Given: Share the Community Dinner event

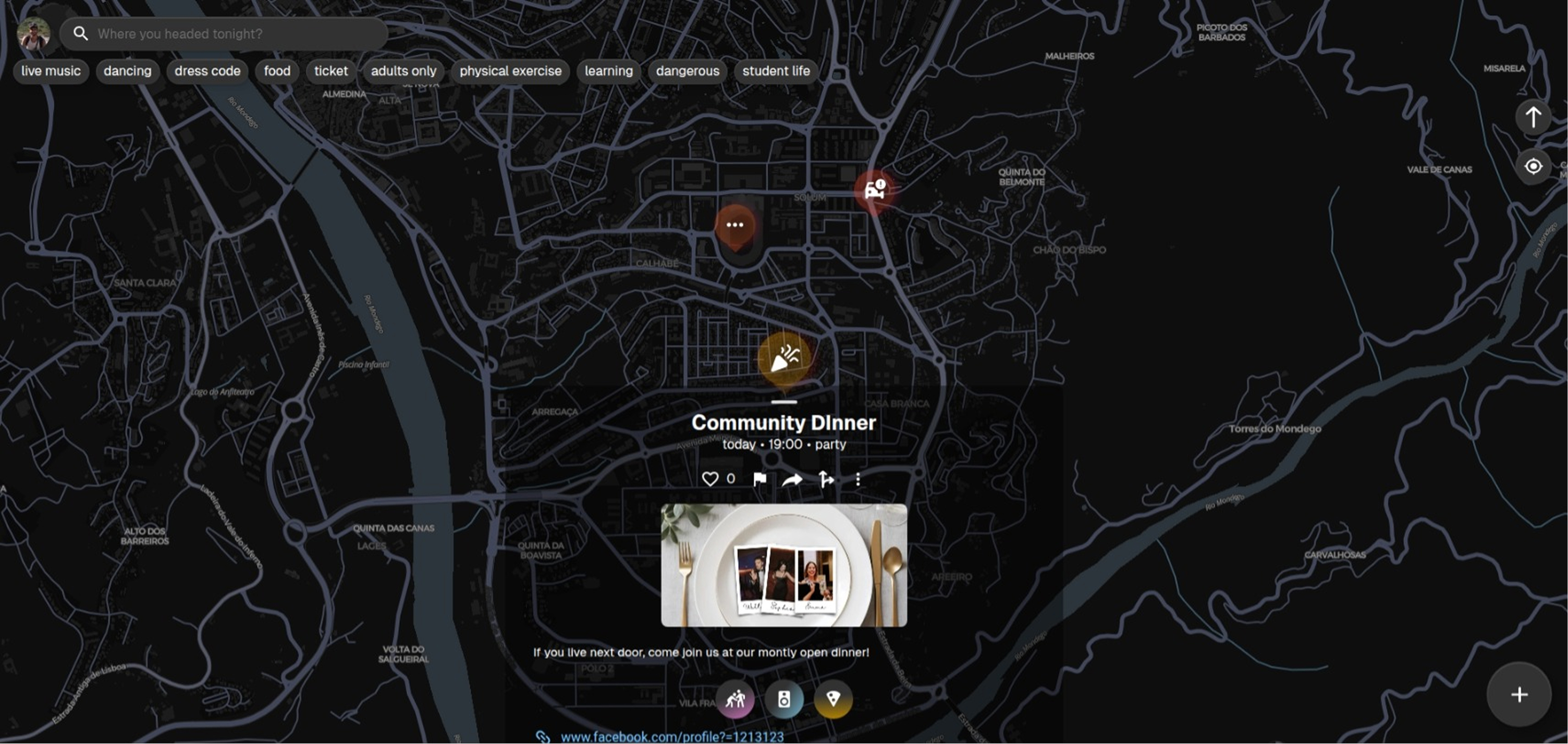Looking at the screenshot, I should point(792,480).
